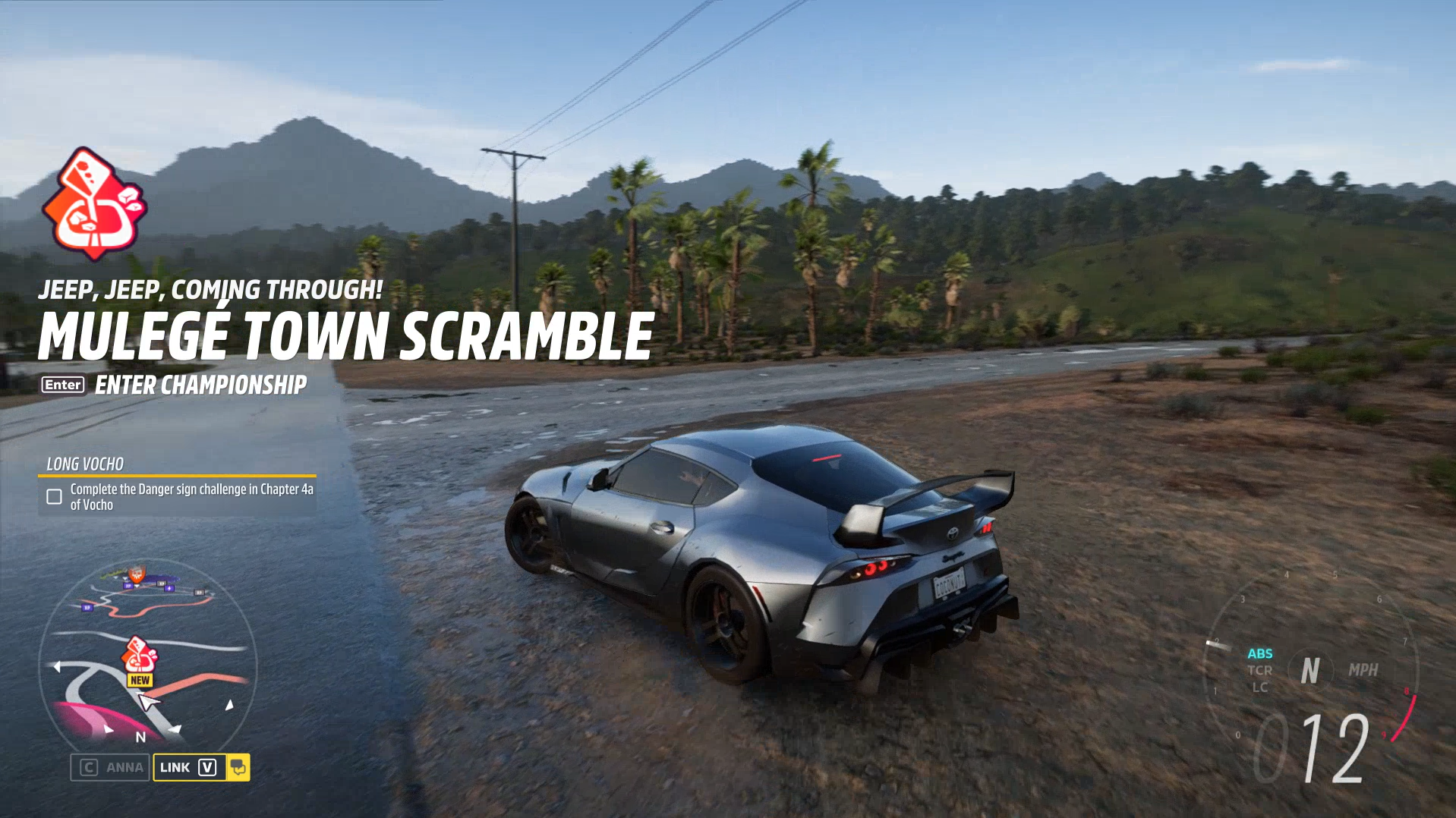This screenshot has width=1456, height=818.
Task: Click the NEW badge on the minimap
Action: (140, 679)
